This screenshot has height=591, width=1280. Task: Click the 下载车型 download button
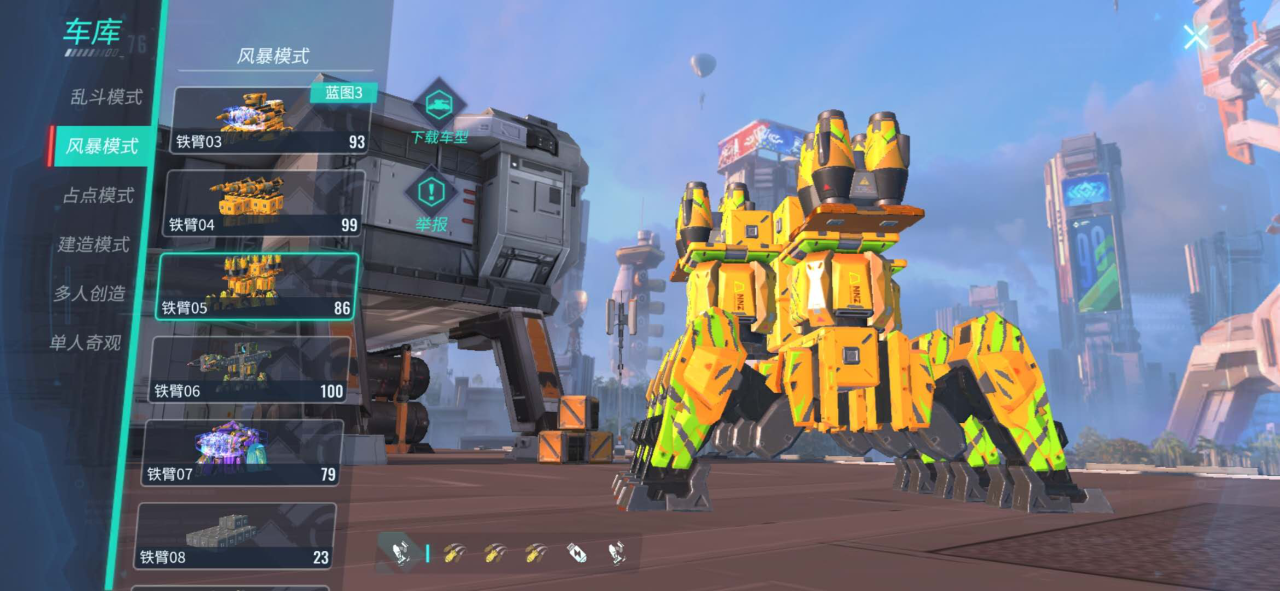click(439, 113)
